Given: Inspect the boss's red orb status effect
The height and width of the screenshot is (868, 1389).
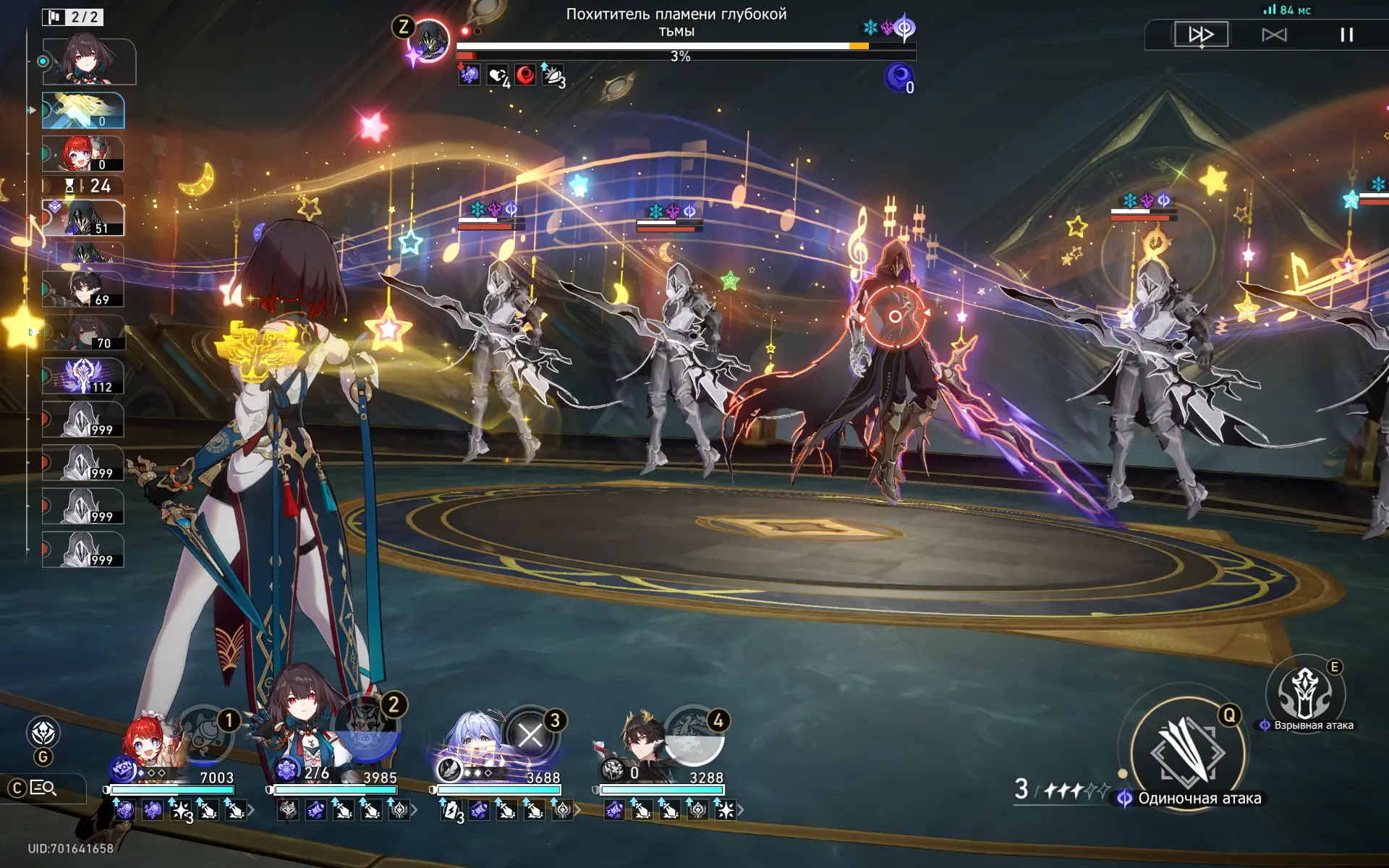Looking at the screenshot, I should (x=526, y=75).
